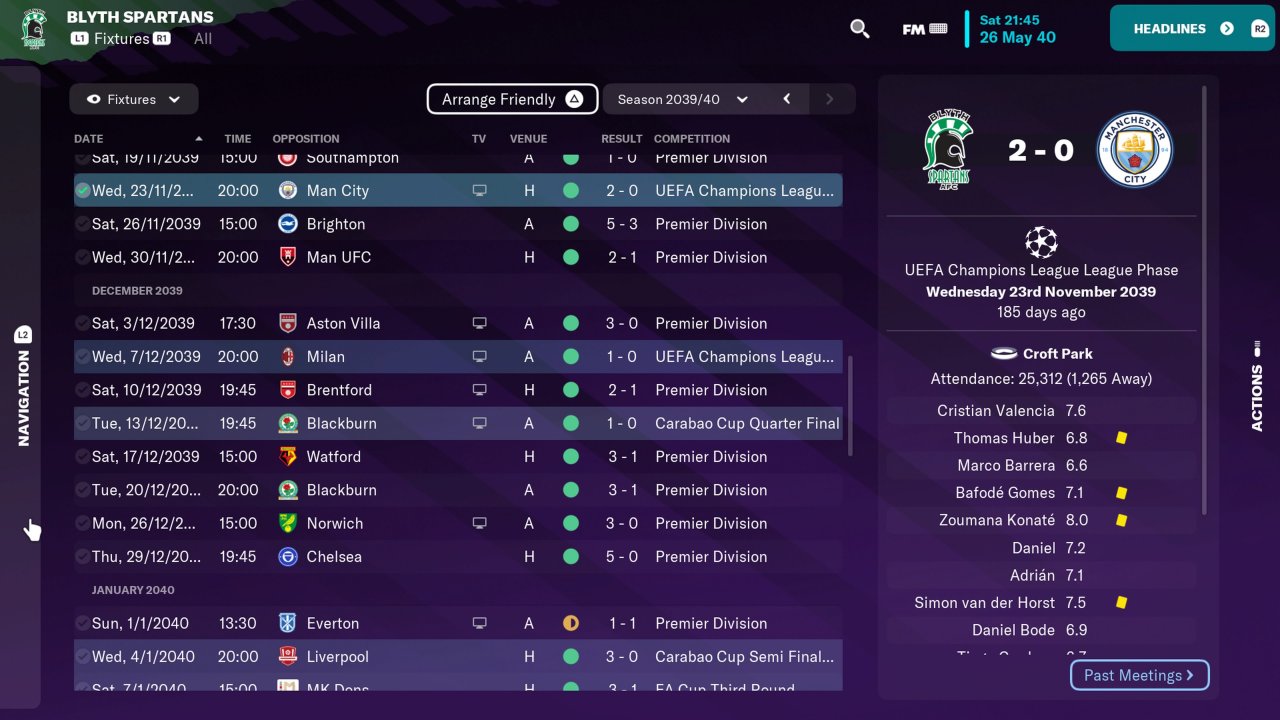Select the Milan Champions League fixture

click(457, 357)
